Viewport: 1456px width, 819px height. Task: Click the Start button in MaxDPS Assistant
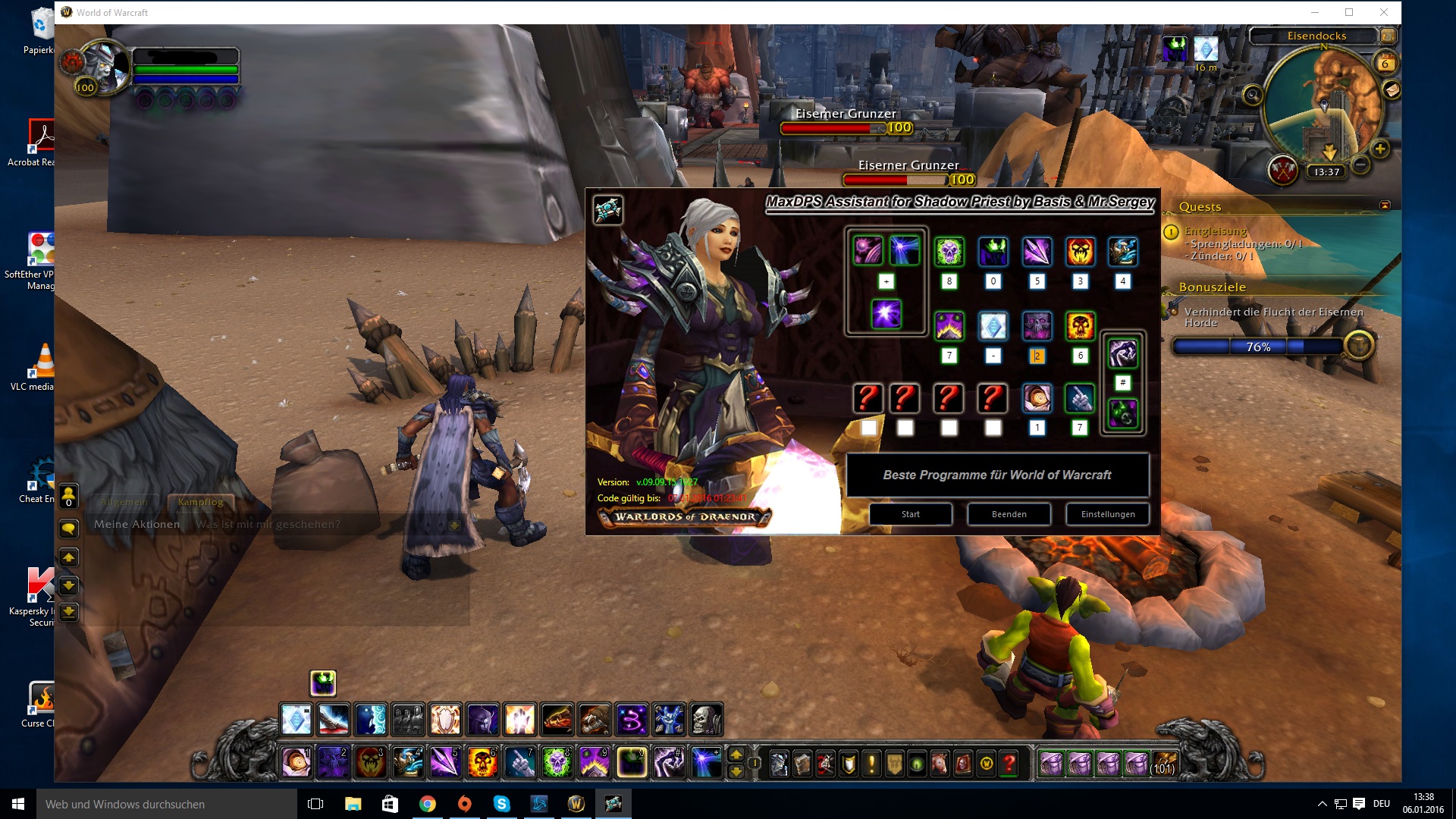[910, 514]
